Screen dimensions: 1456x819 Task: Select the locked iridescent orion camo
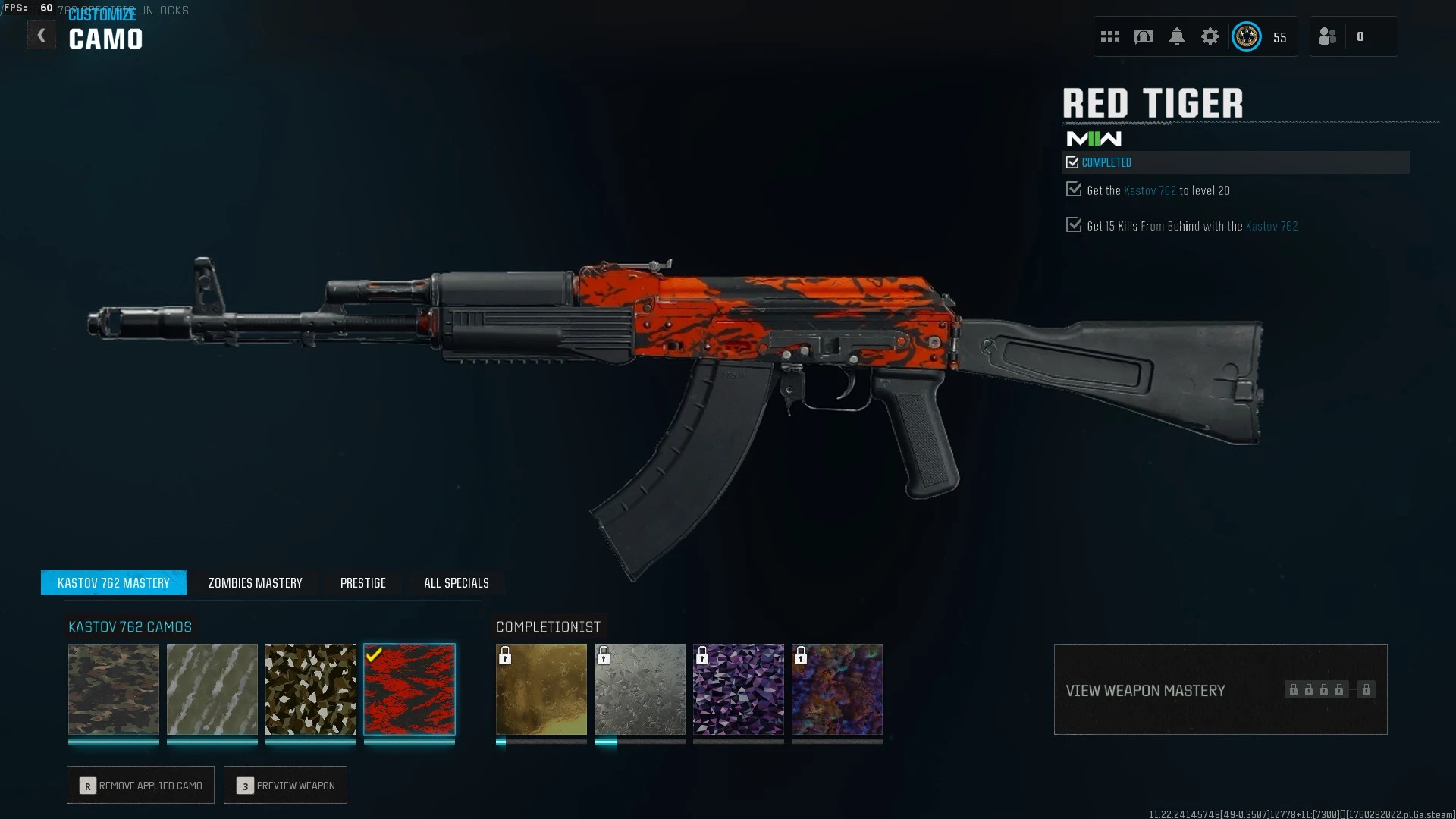[x=837, y=689]
